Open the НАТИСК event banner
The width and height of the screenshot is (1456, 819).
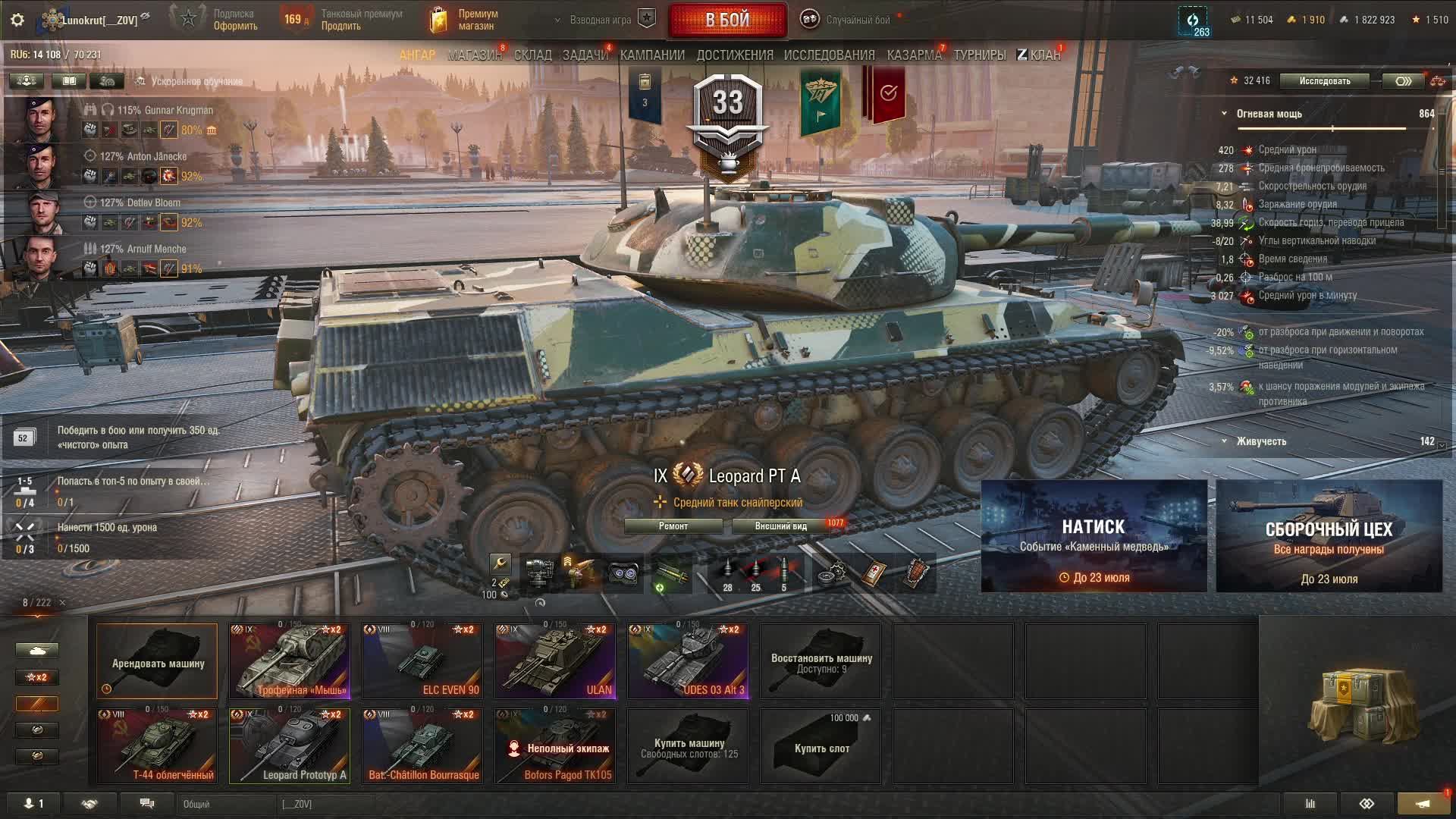tap(1094, 536)
